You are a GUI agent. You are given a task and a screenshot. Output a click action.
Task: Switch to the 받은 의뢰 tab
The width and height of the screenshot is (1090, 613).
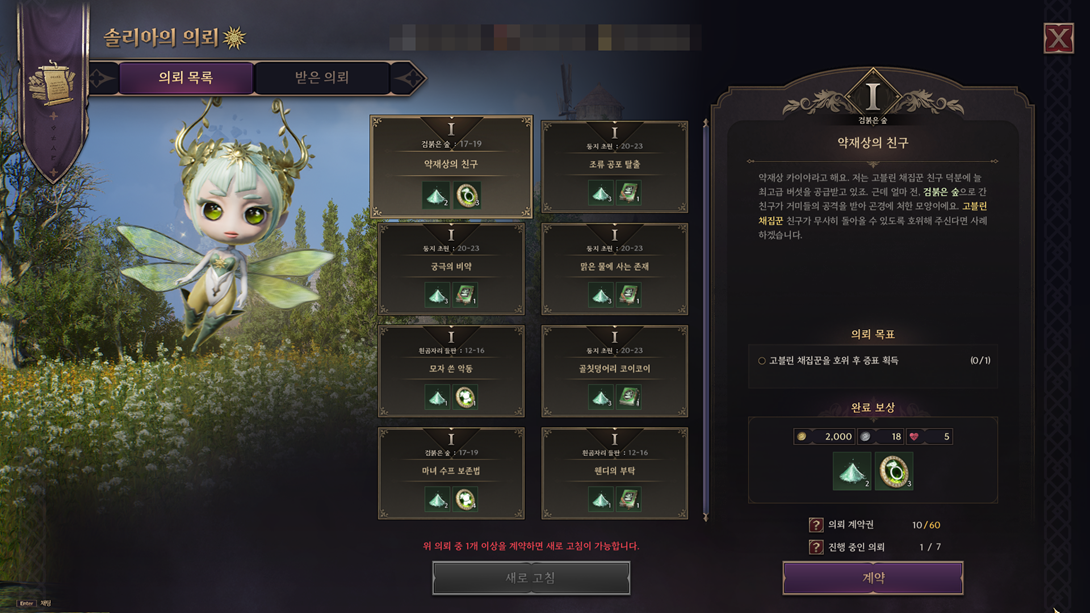pyautogui.click(x=321, y=78)
